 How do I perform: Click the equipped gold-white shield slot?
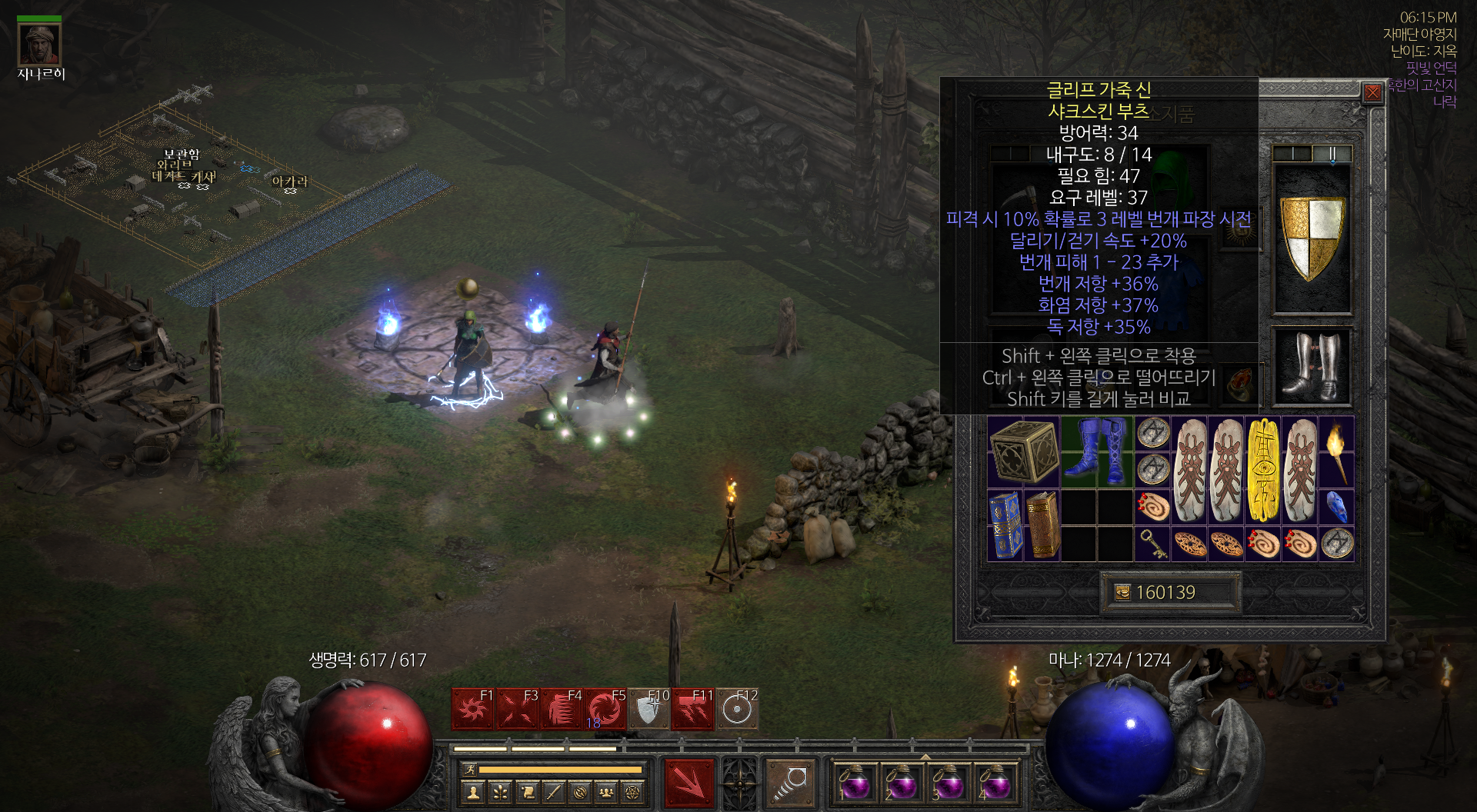click(1312, 237)
